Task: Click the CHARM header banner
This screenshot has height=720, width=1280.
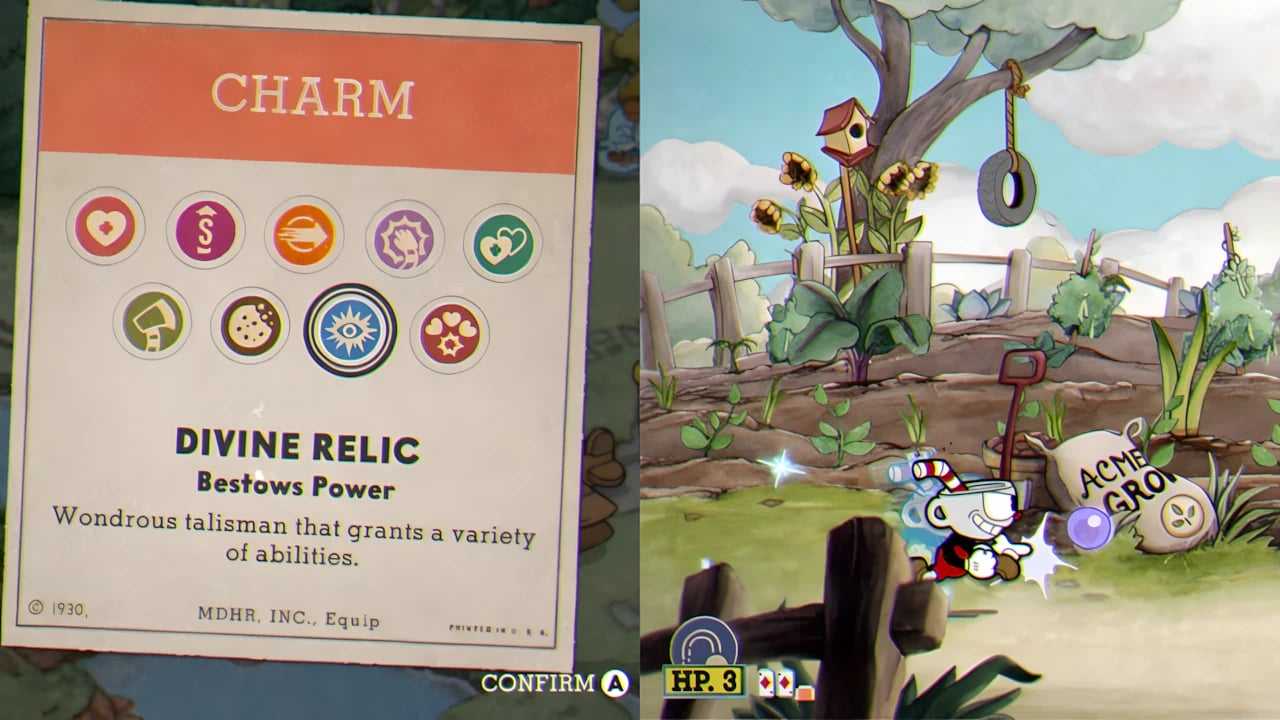Action: pos(313,95)
